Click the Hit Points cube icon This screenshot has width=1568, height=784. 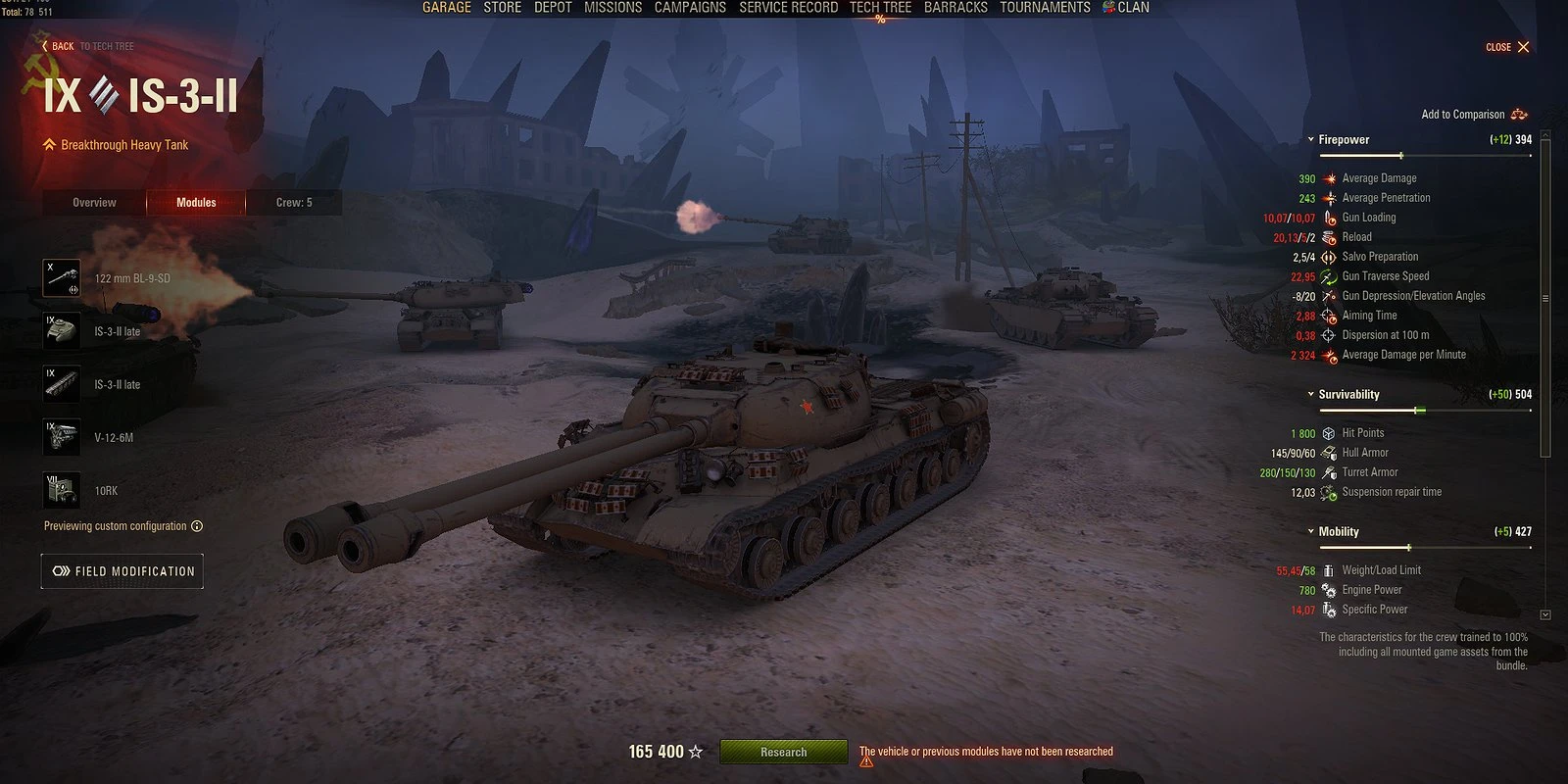(x=1329, y=432)
